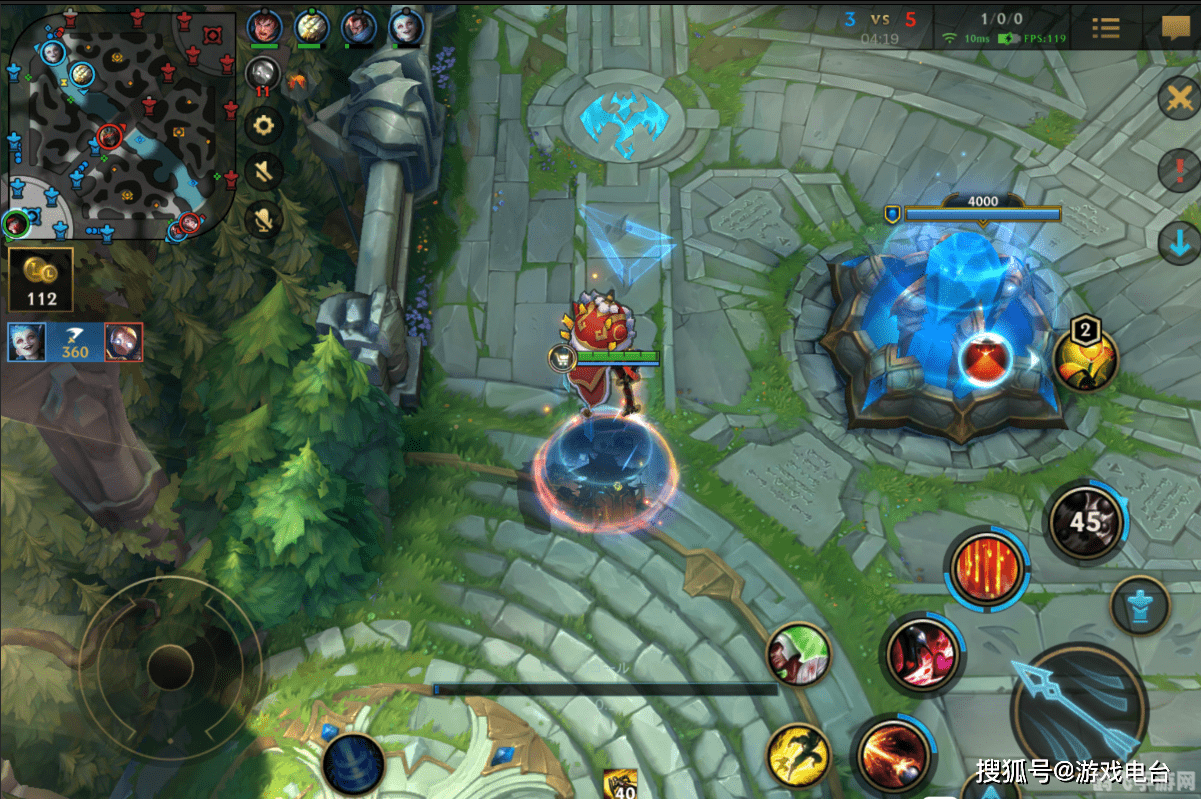Place a ward with the blue trinket button
1201x799 pixels.
coord(1140,605)
